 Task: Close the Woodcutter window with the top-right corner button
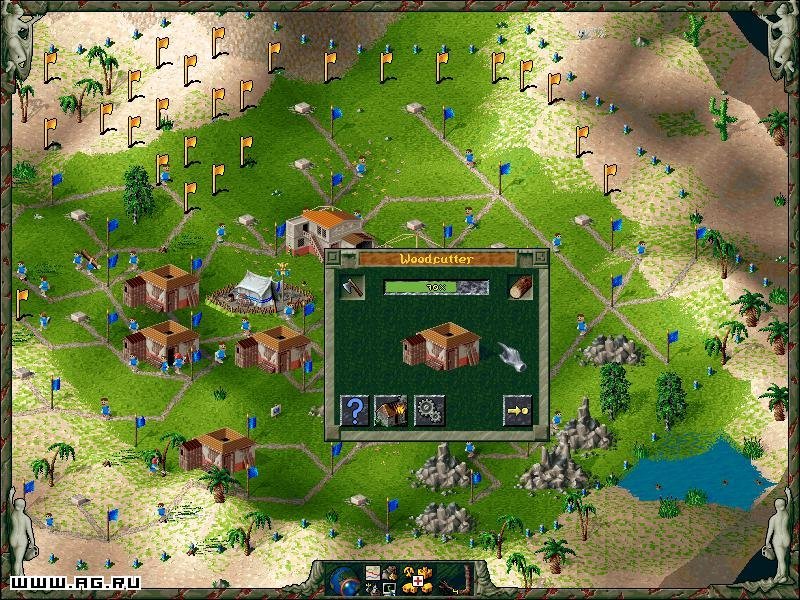tap(542, 257)
